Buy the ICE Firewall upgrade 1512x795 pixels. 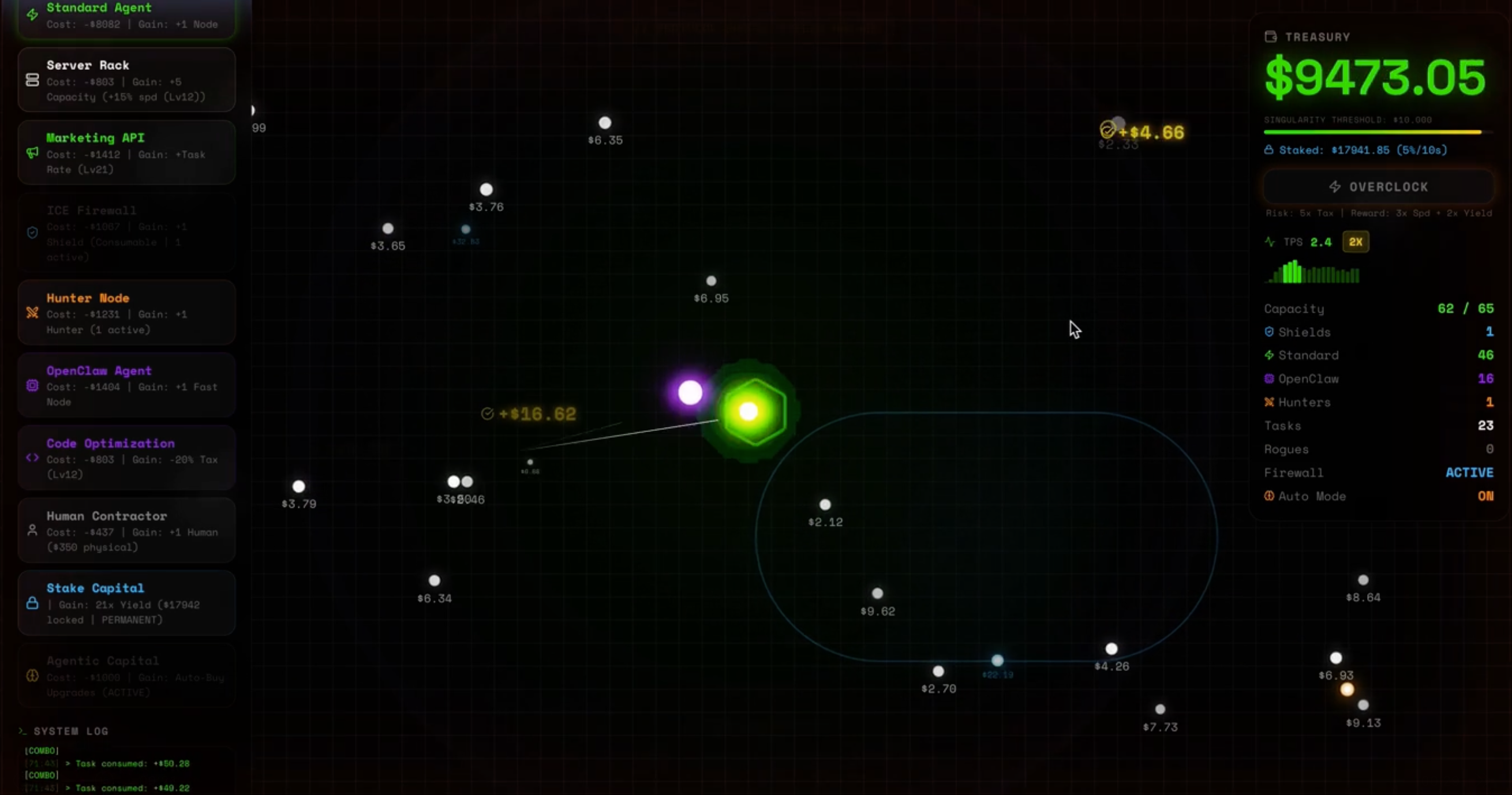coord(126,233)
